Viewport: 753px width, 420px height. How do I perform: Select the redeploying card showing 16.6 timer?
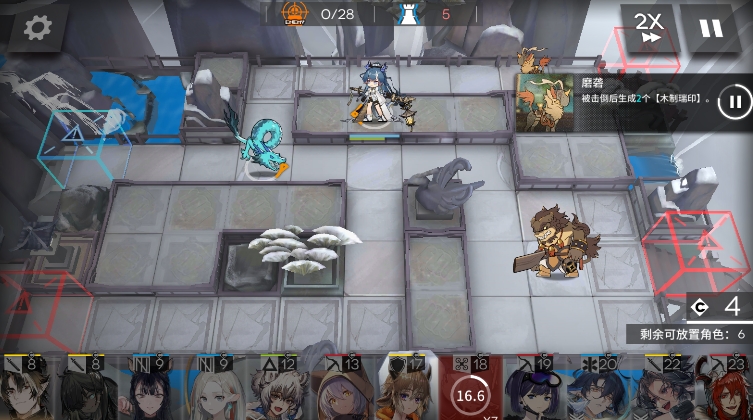click(x=468, y=390)
